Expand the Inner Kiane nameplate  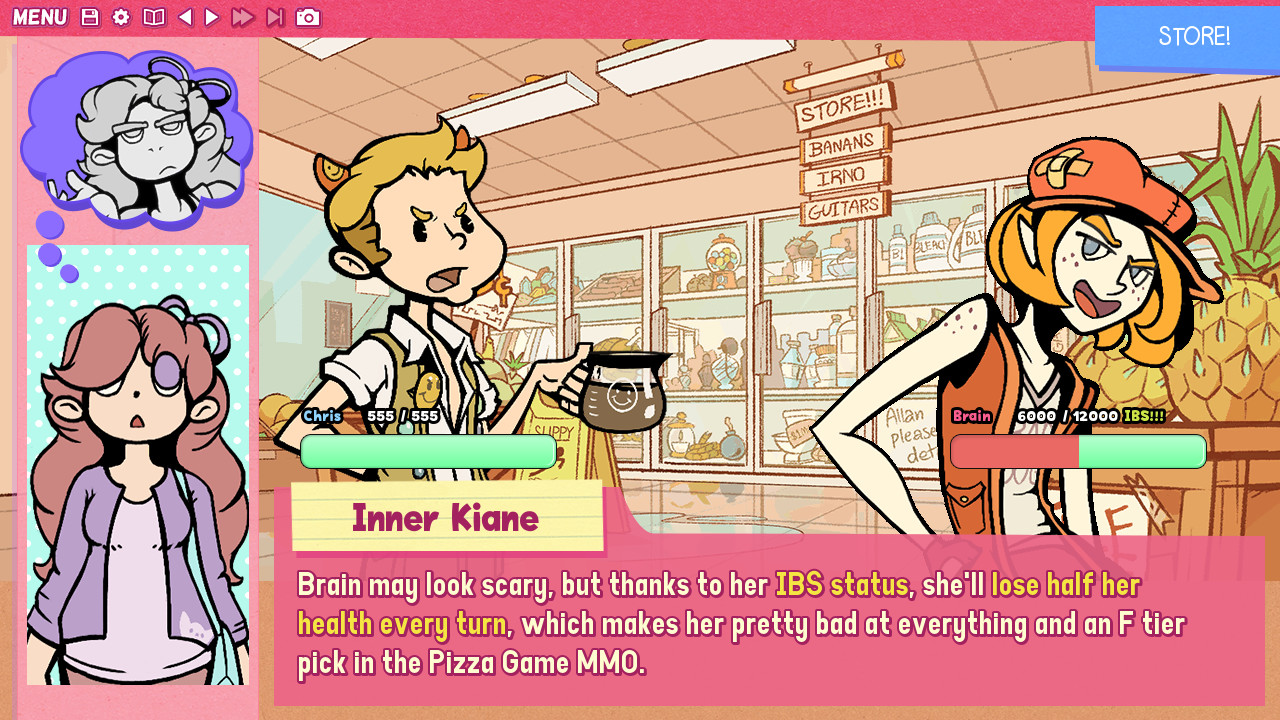(446, 517)
